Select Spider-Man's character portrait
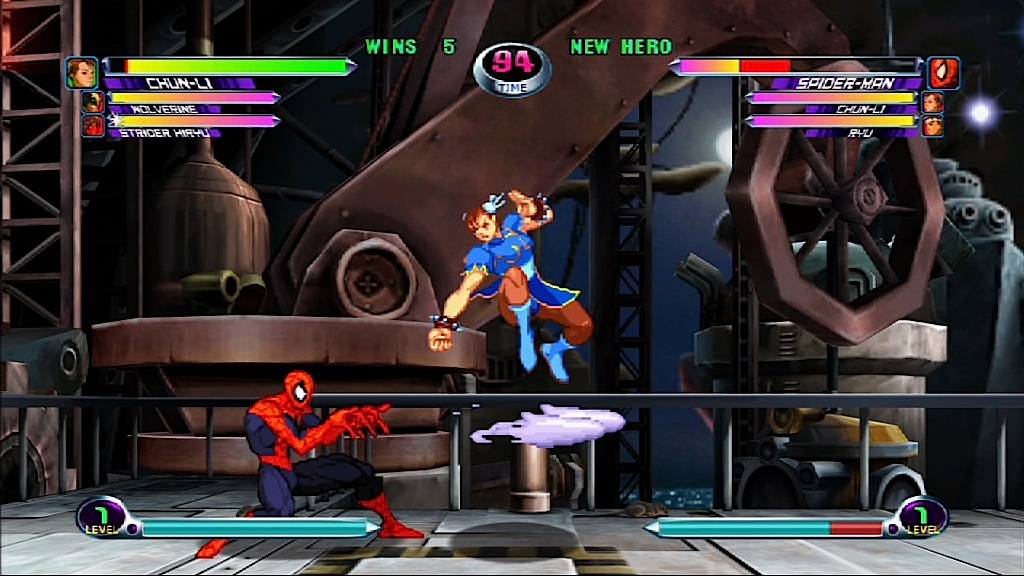 click(x=943, y=72)
